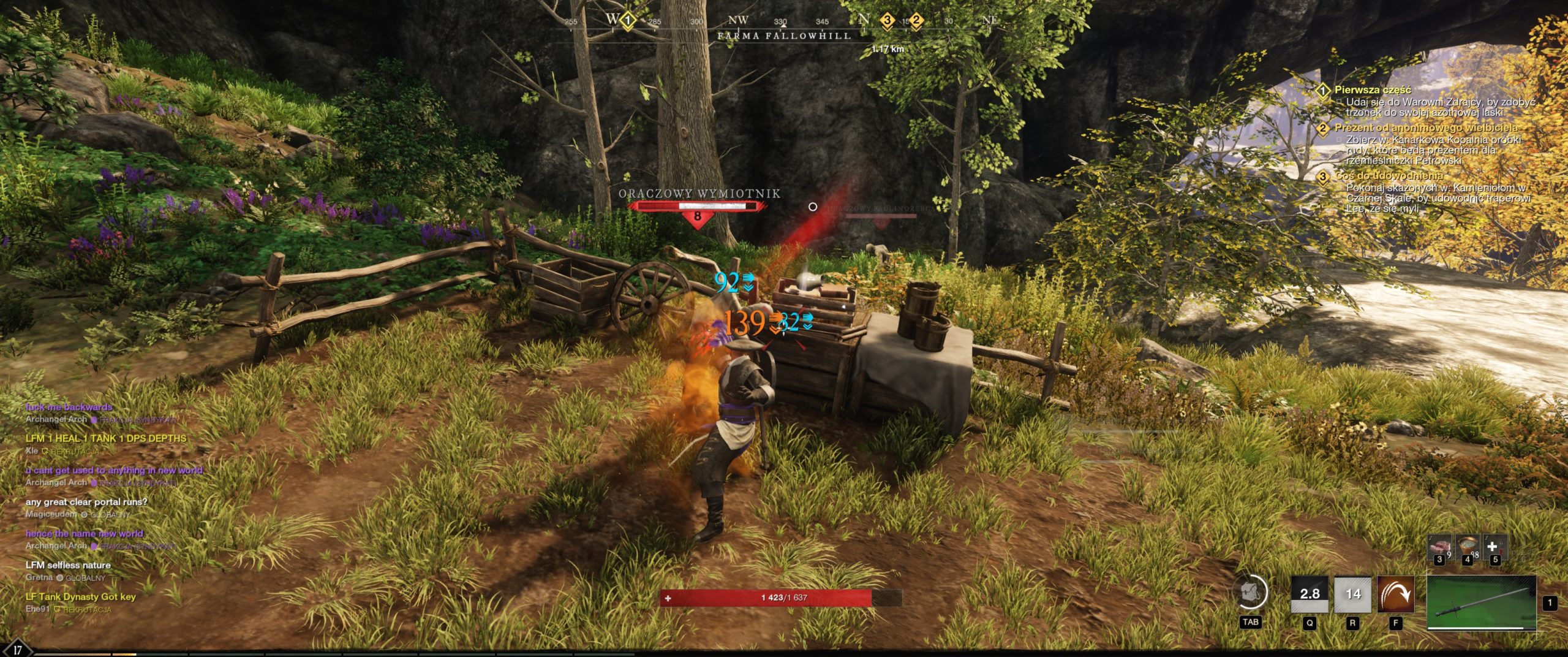This screenshot has width=1568, height=657.
Task: Select the 'any great clear portal runs?' chat line
Action: coord(86,502)
